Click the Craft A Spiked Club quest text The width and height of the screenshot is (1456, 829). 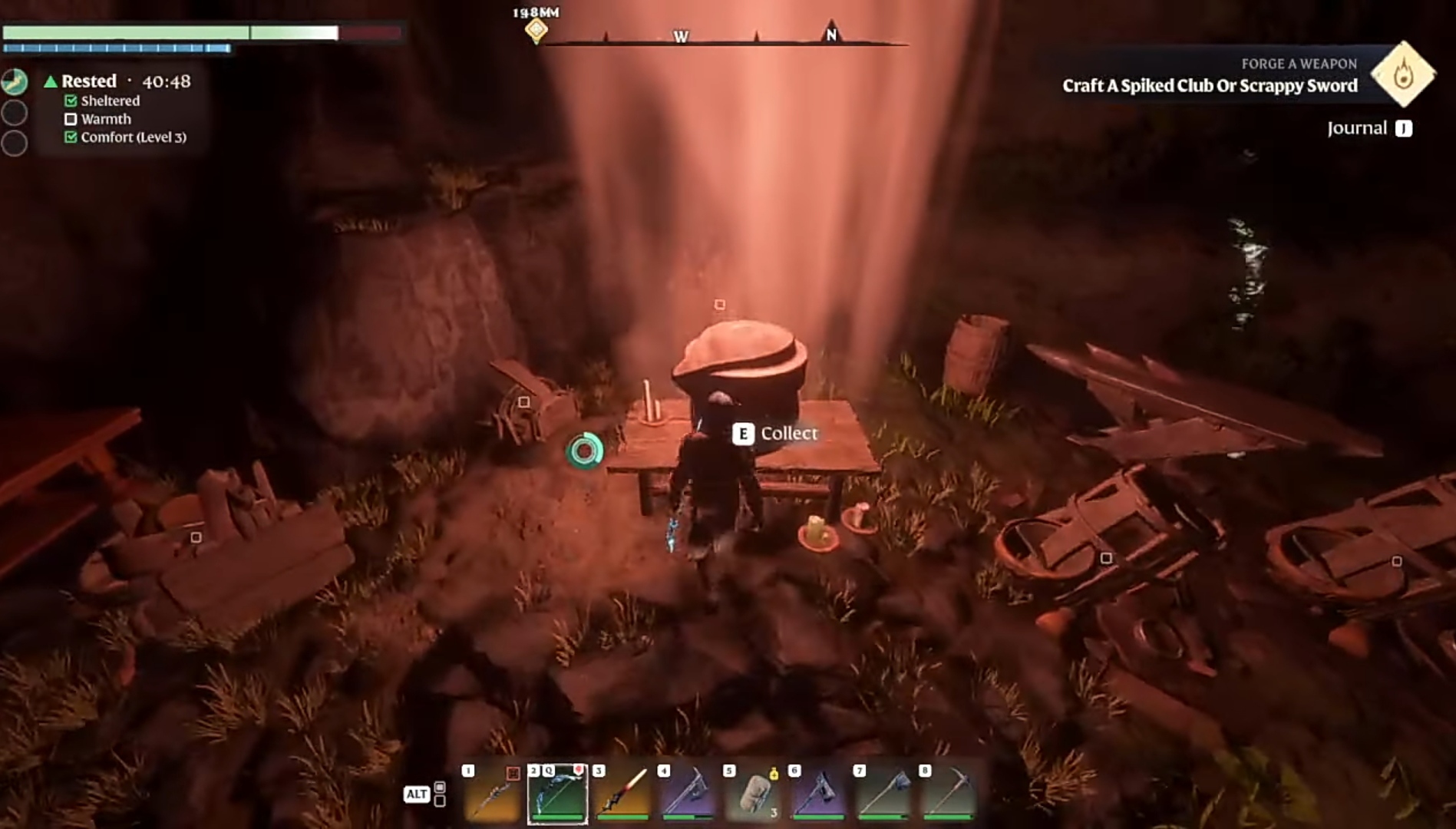click(x=1211, y=88)
